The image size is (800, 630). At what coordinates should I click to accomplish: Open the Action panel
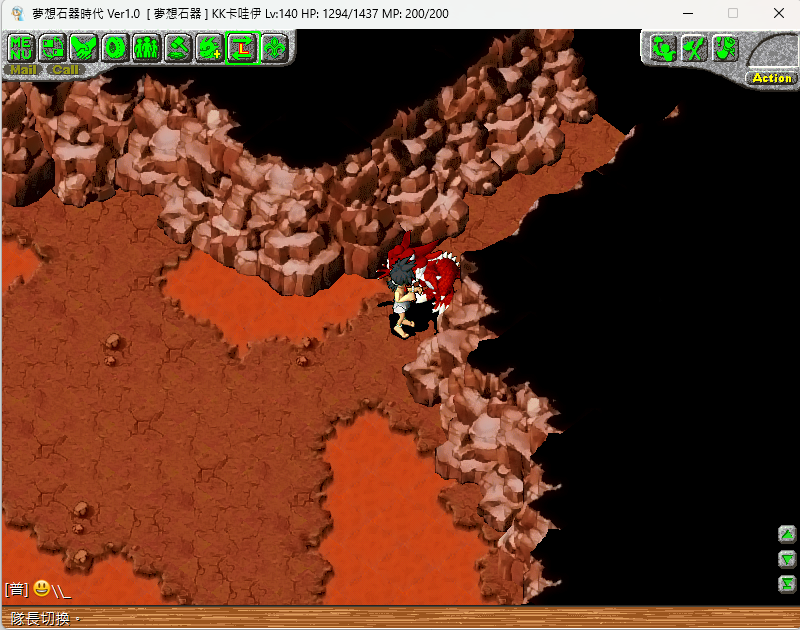[771, 78]
